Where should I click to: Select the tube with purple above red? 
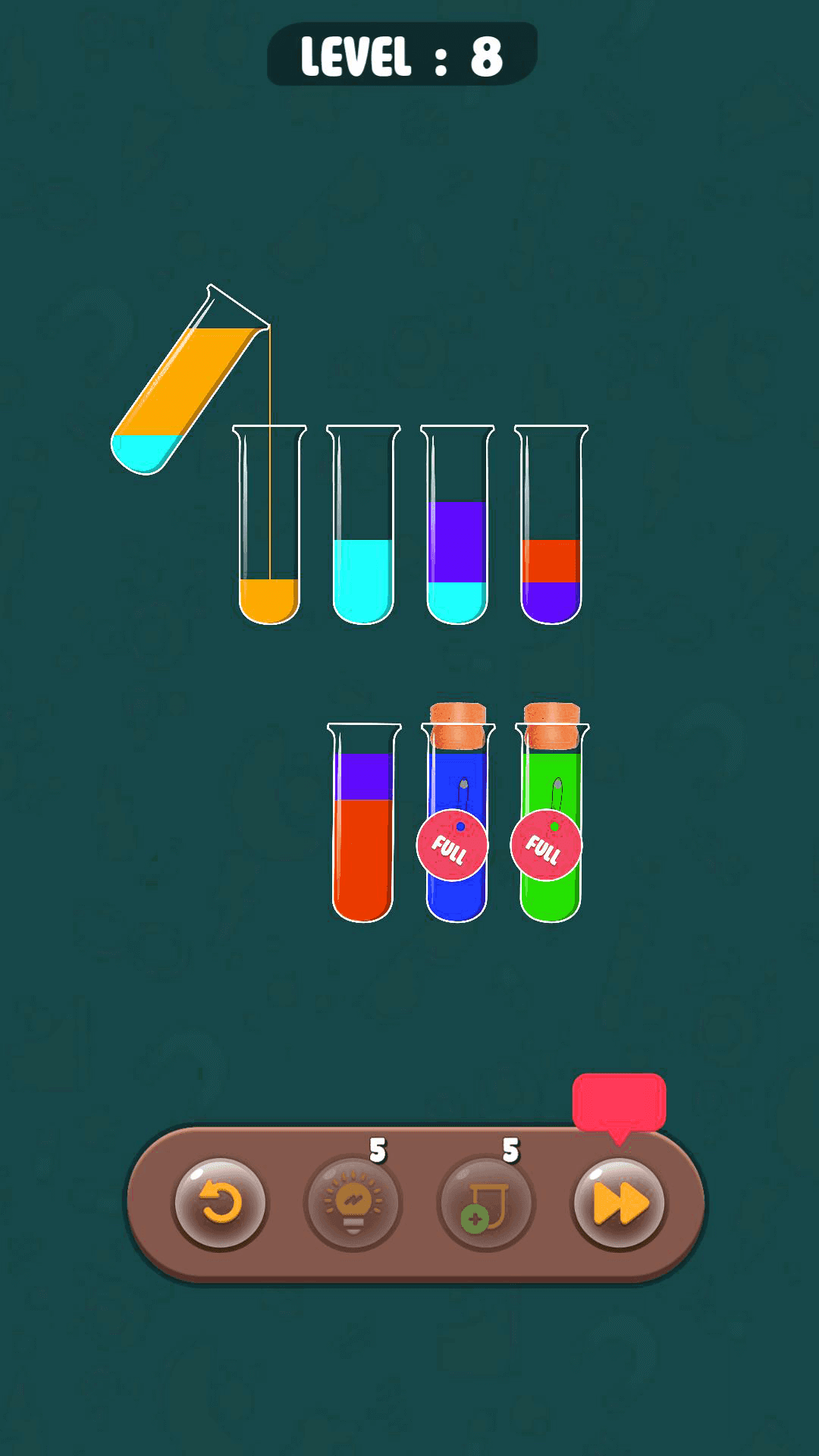363,827
